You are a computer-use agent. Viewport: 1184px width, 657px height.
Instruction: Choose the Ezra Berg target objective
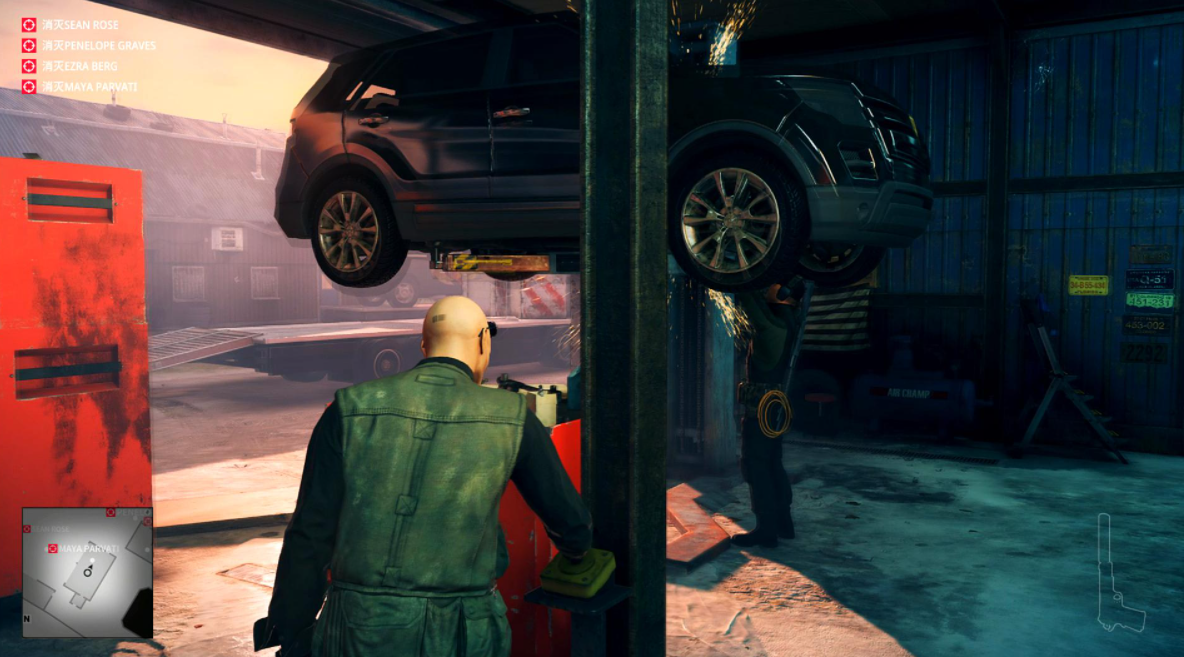(x=76, y=66)
